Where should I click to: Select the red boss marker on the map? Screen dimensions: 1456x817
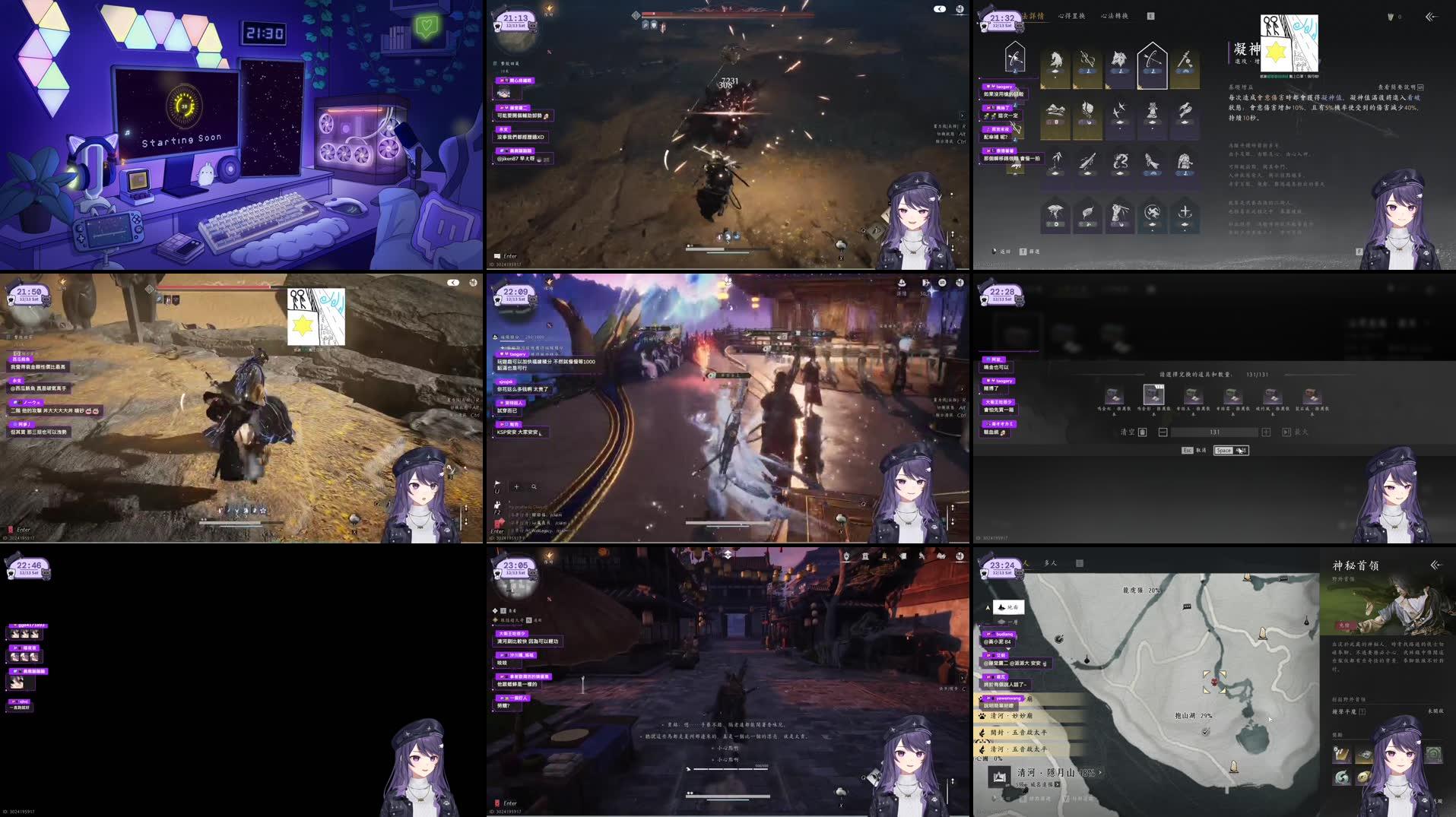1215,682
